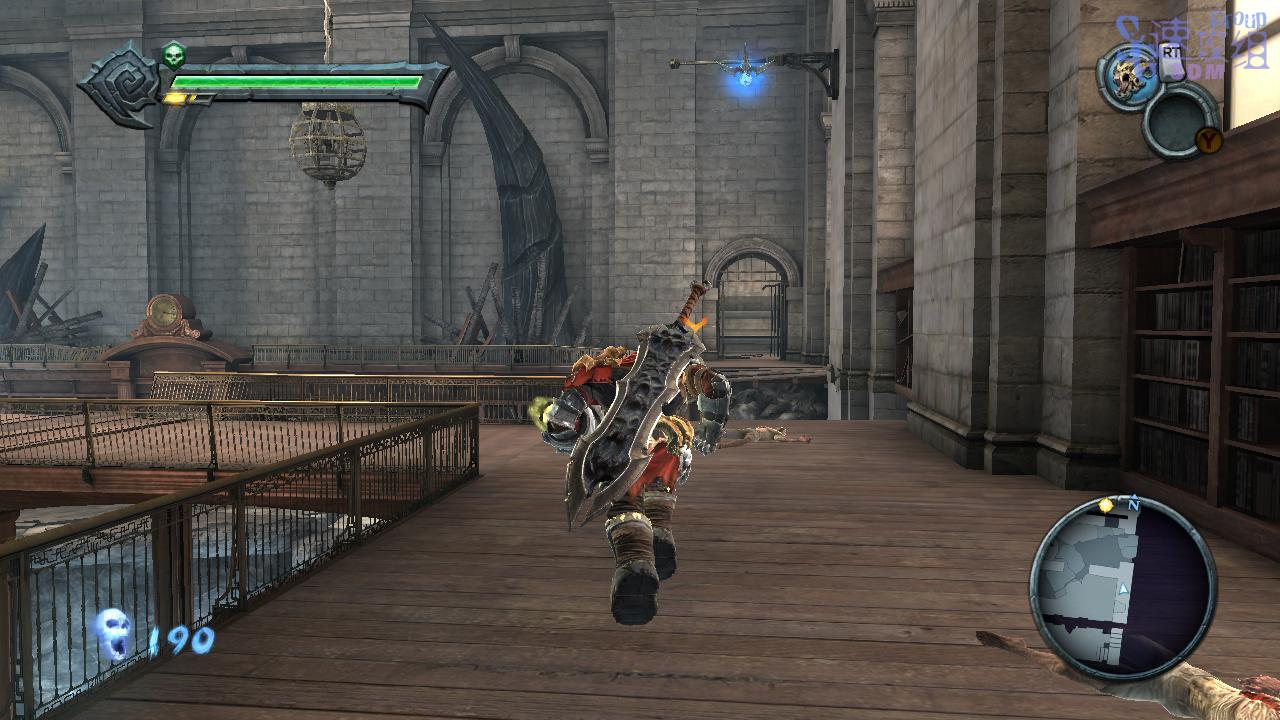Click the spiral emblem beside the health bar
Image resolution: width=1280 pixels, height=720 pixels.
tap(123, 84)
